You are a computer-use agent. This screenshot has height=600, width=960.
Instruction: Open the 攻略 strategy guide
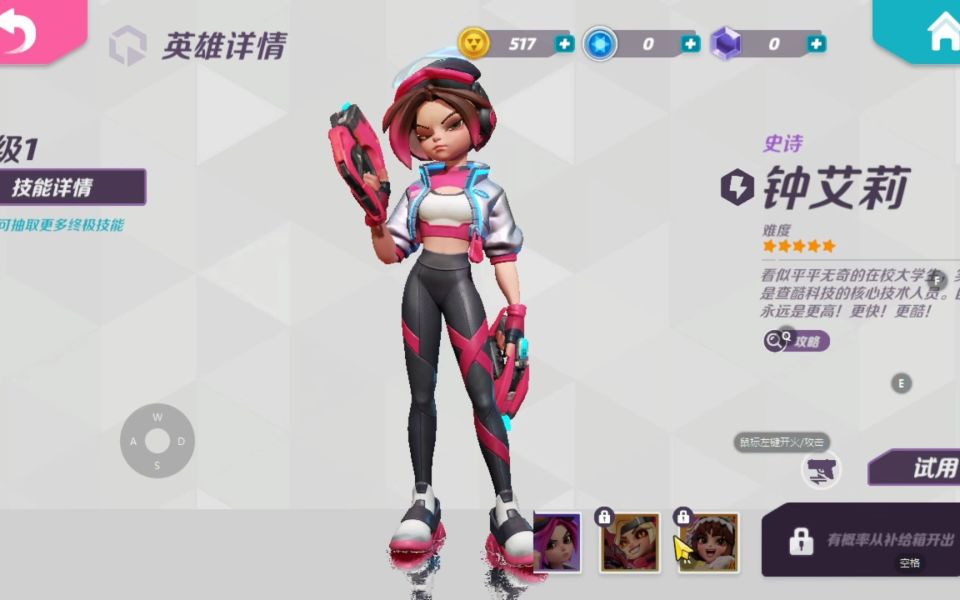pos(797,341)
